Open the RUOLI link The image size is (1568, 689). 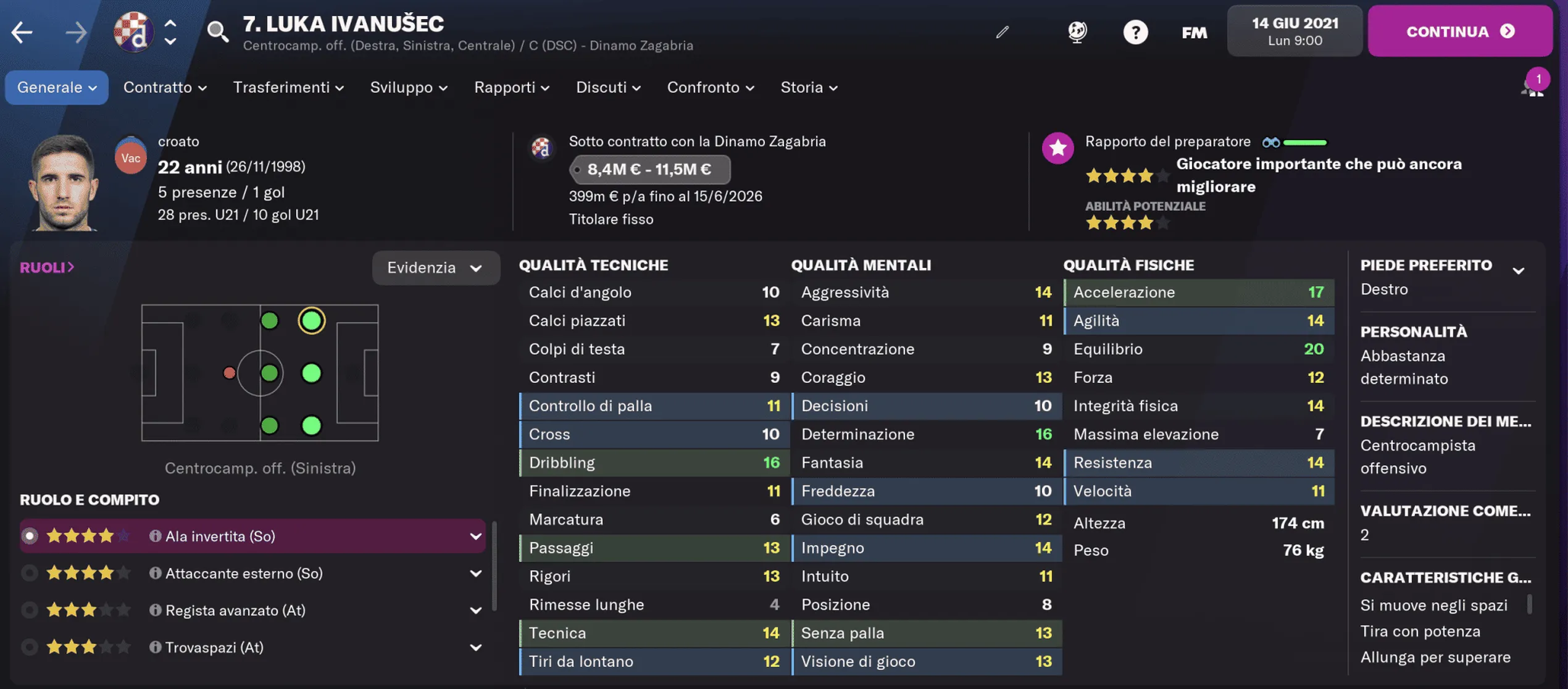pos(46,267)
